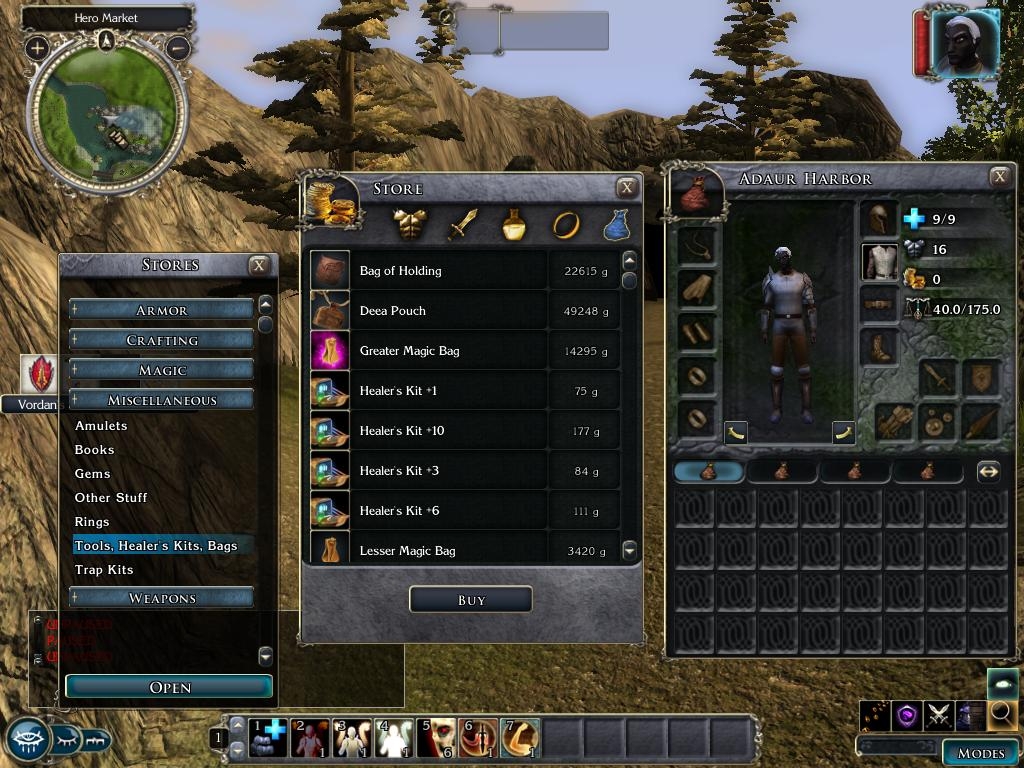Show the store's armor category icon

(410, 225)
